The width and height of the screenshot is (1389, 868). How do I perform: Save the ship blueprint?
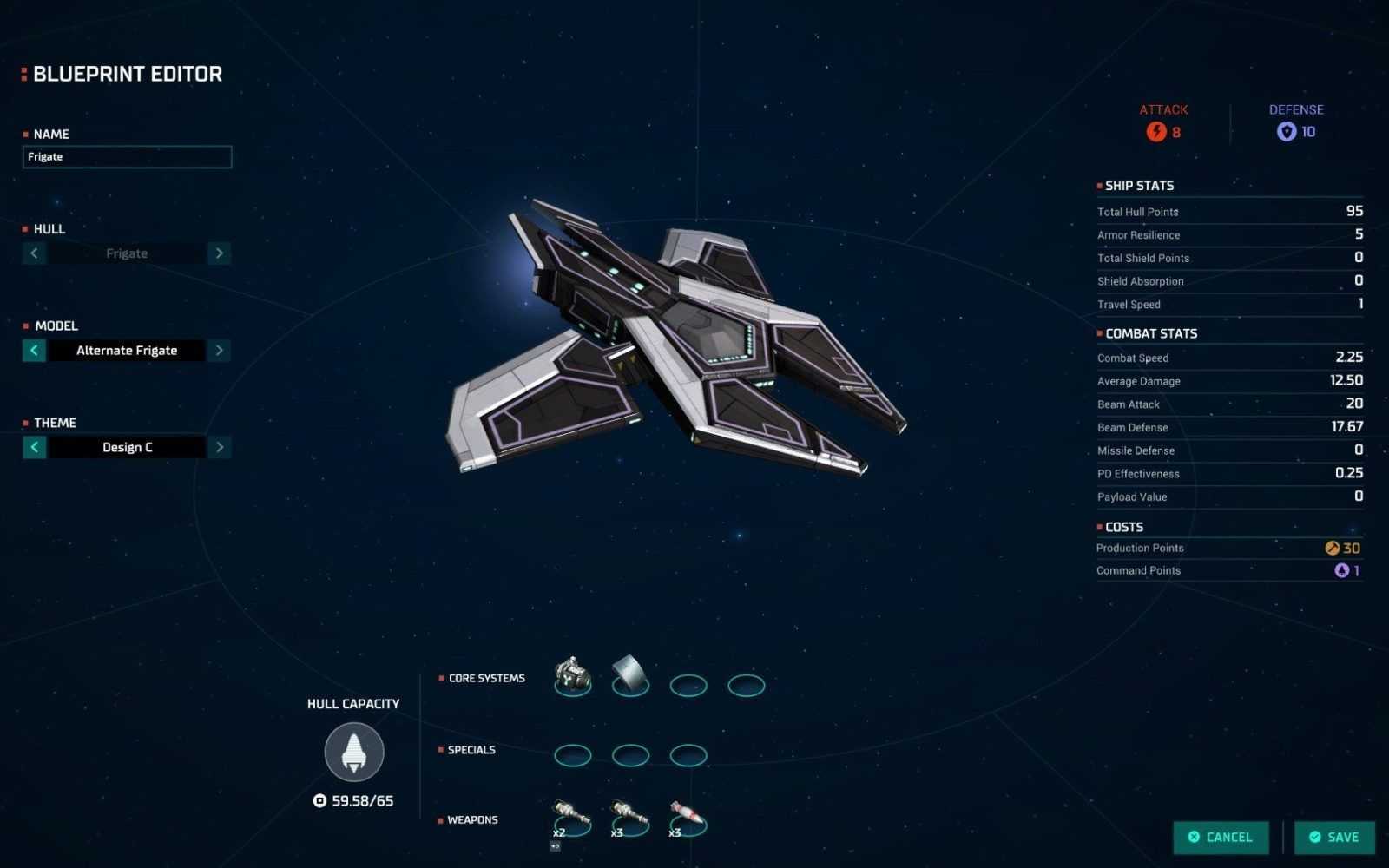(1334, 837)
